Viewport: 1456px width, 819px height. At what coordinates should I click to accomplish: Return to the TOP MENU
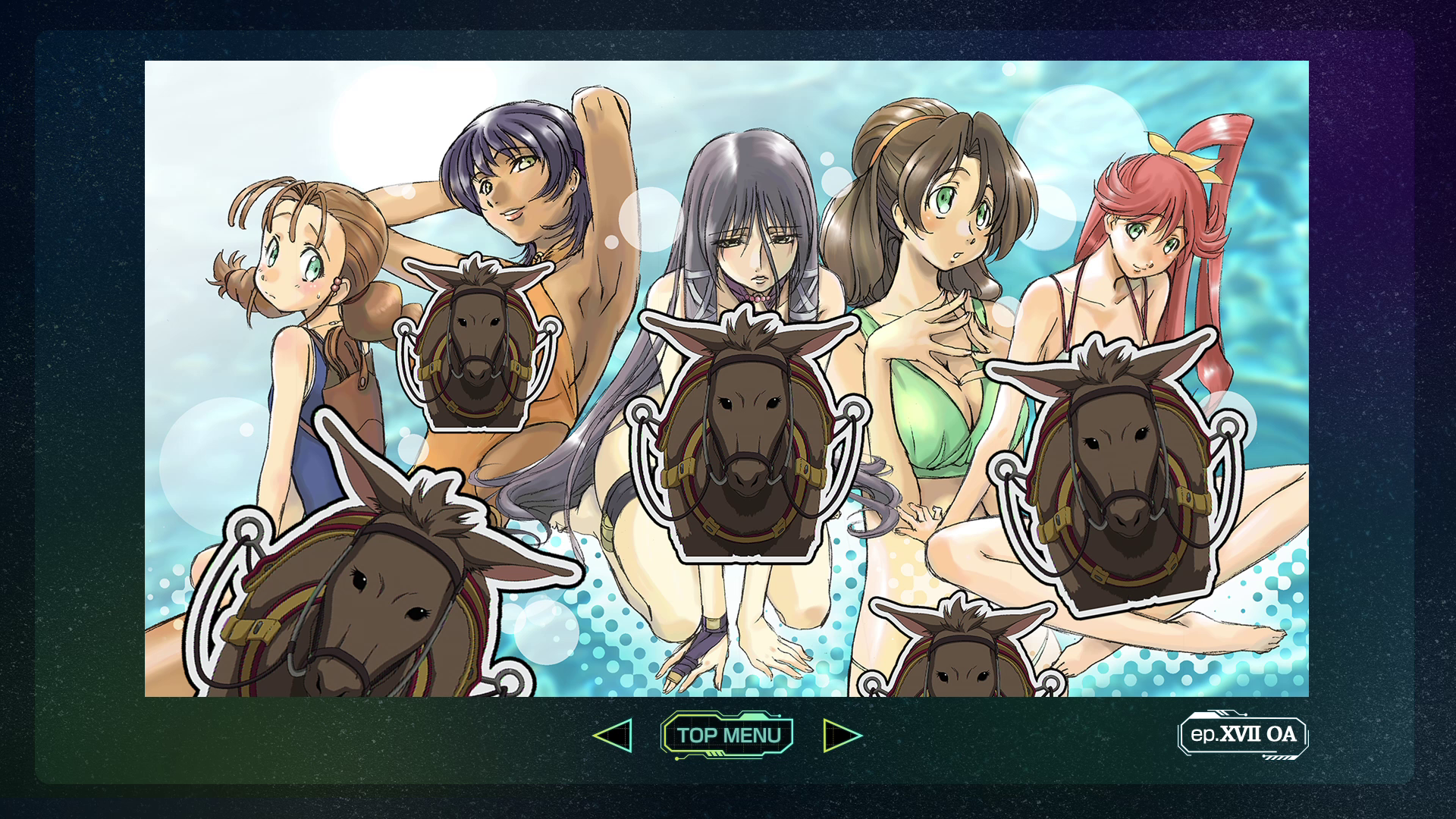click(728, 735)
